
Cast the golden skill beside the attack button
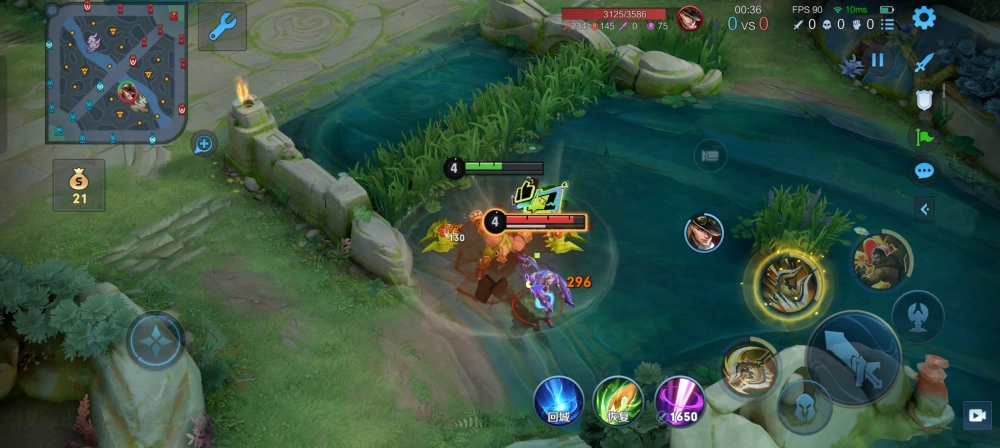pos(749,368)
